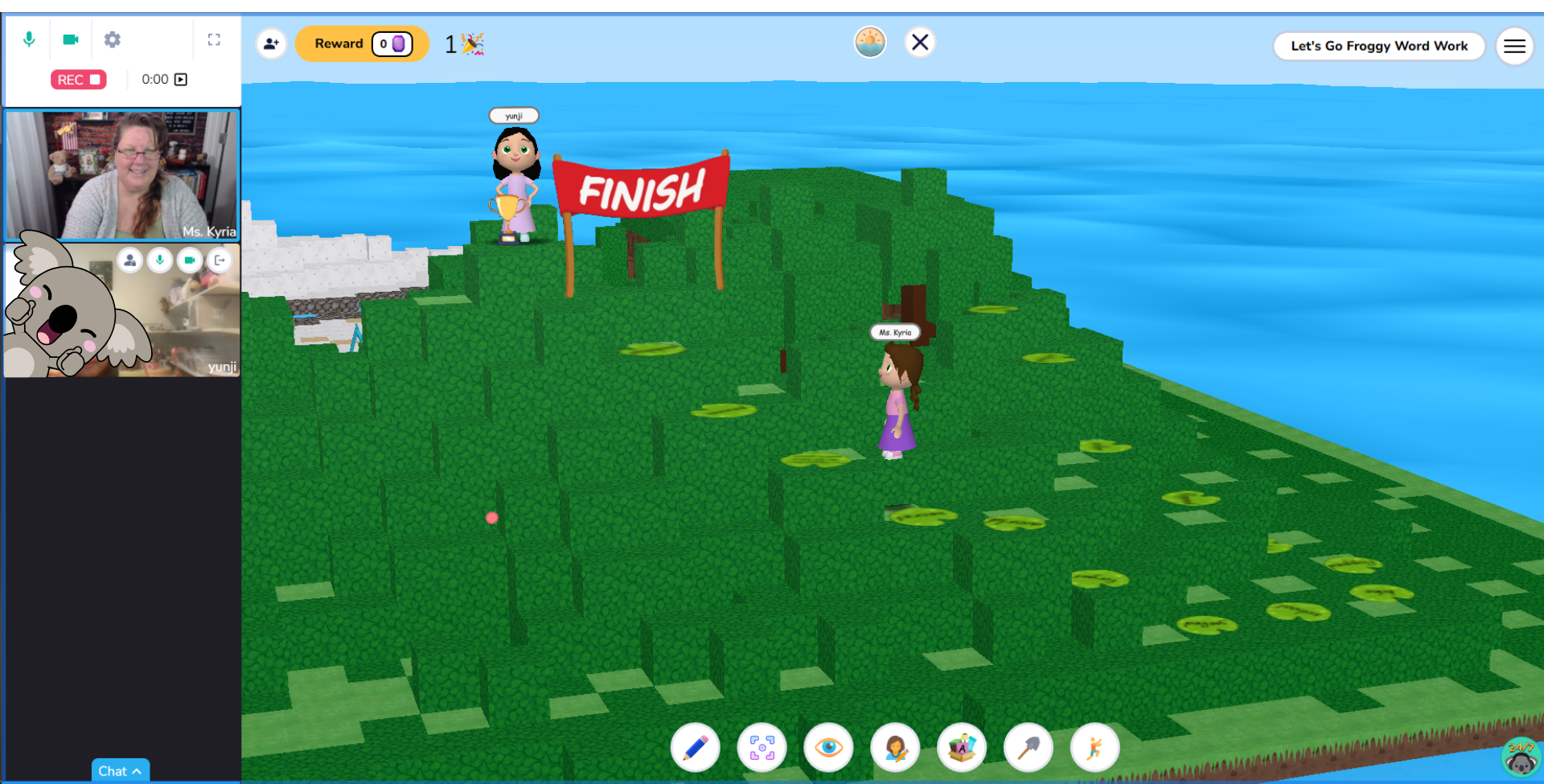Toggle your camera video feed
The width and height of the screenshot is (1544, 784).
point(71,39)
